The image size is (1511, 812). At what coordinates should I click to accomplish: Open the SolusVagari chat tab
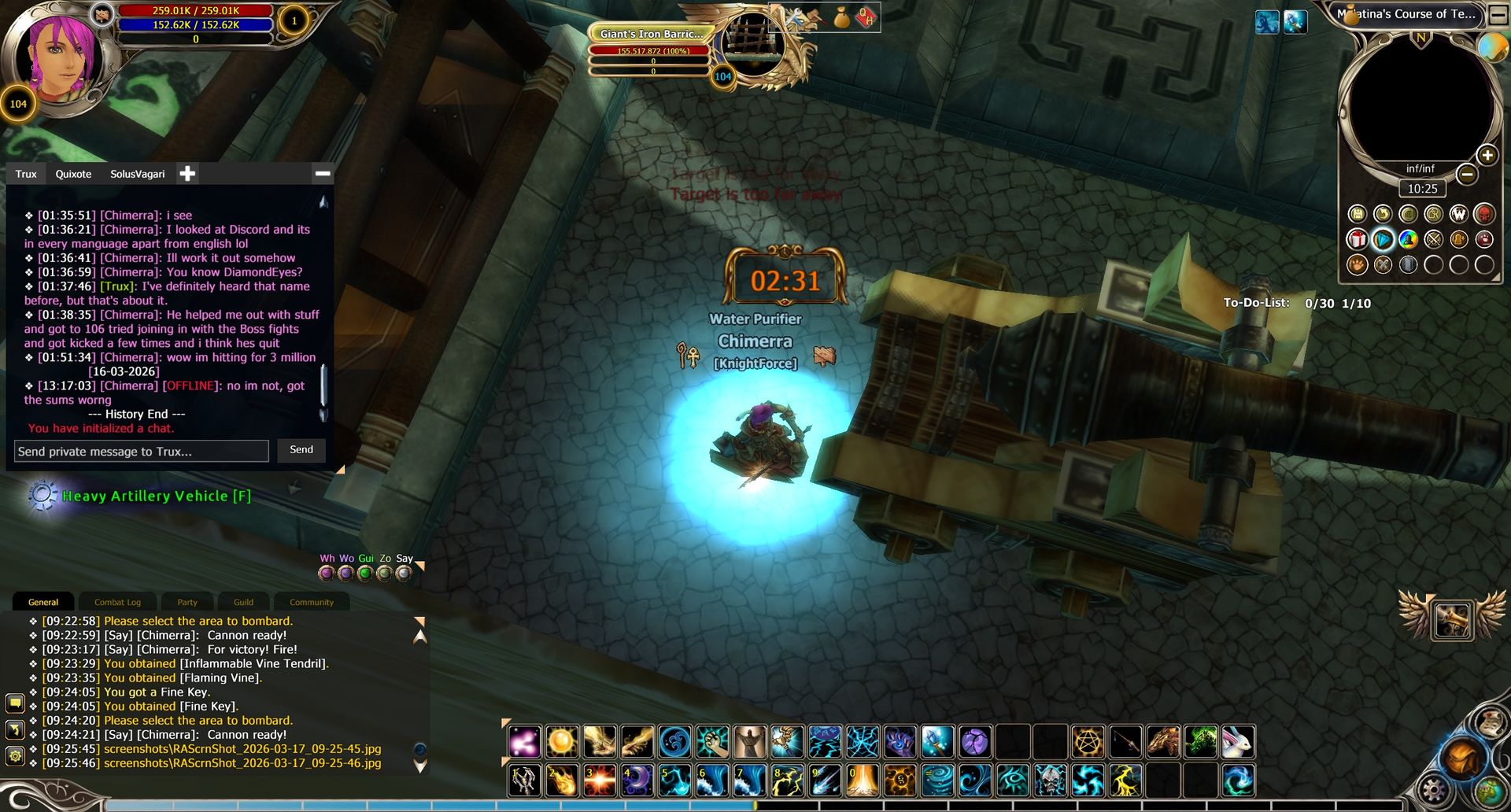138,174
